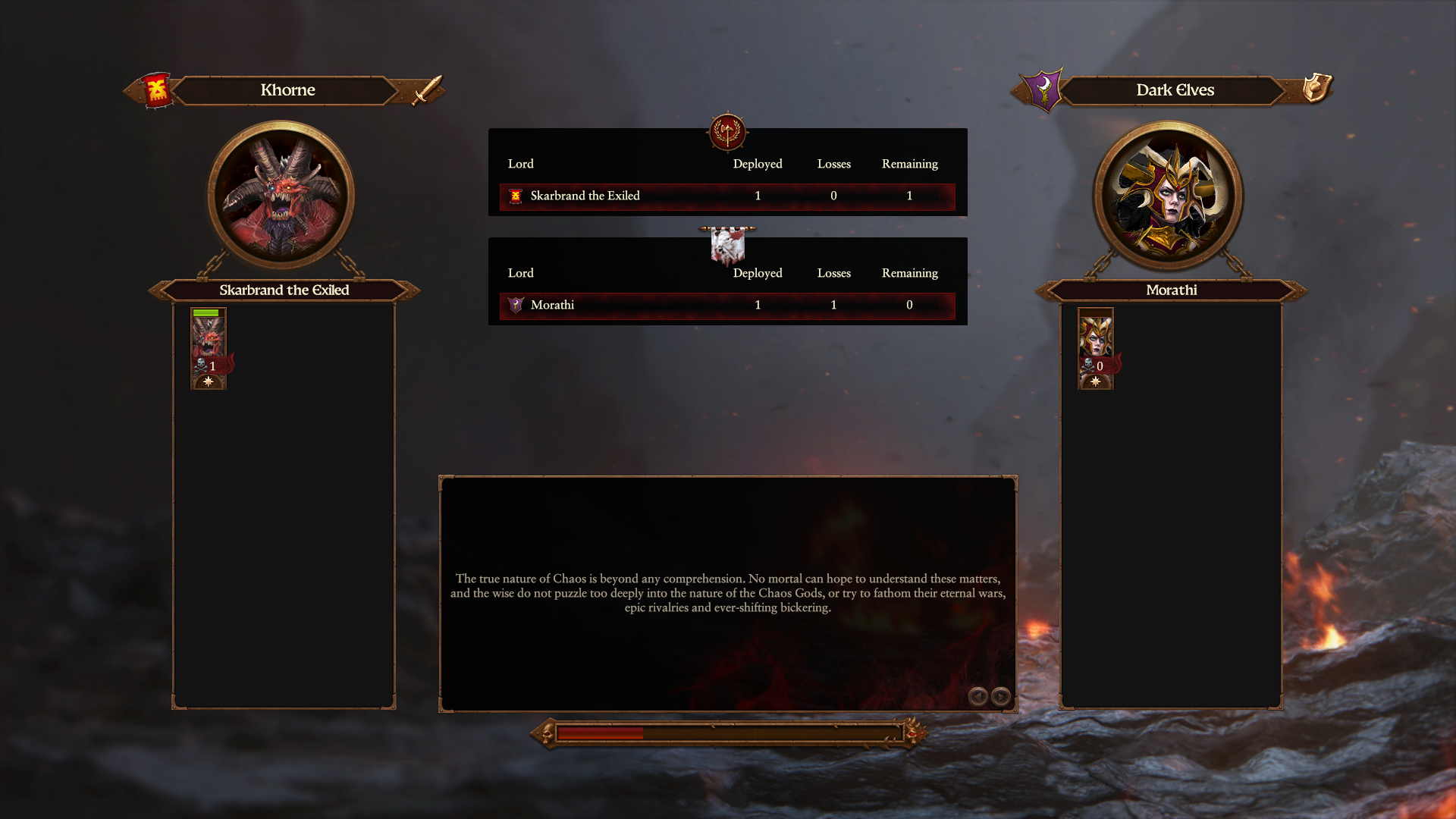Click Morathi's round portrait
Image resolution: width=1456 pixels, height=819 pixels.
point(1168,195)
